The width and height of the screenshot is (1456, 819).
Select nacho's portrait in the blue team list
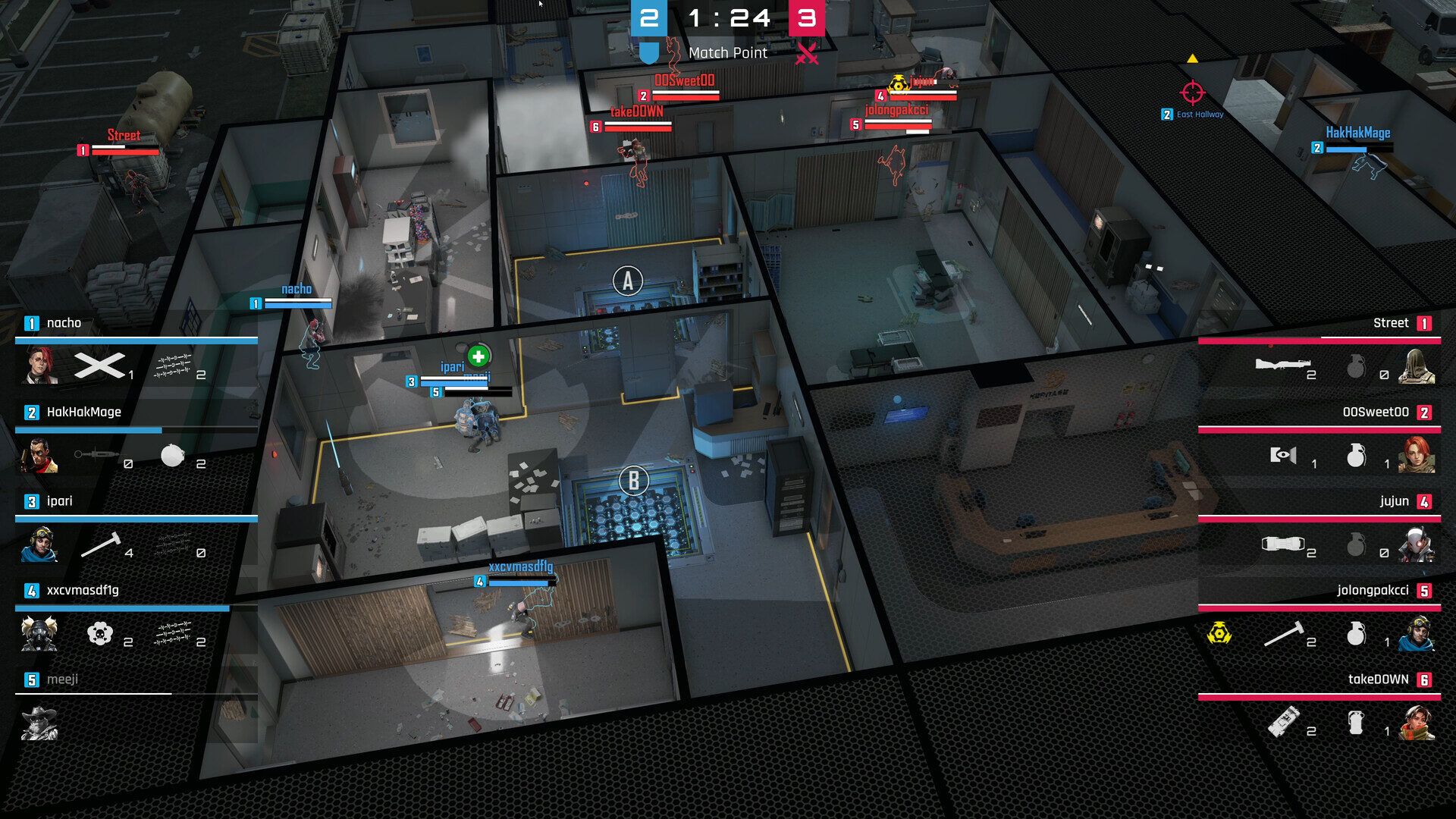coord(39,366)
